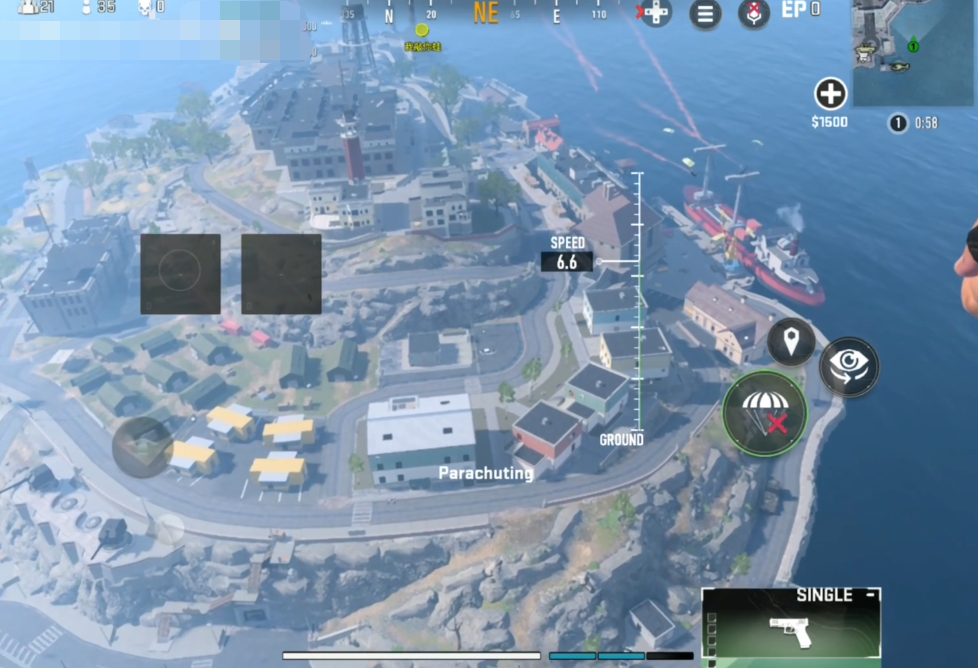The height and width of the screenshot is (668, 978).
Task: Tap the plus button above $1500
Action: [x=830, y=95]
